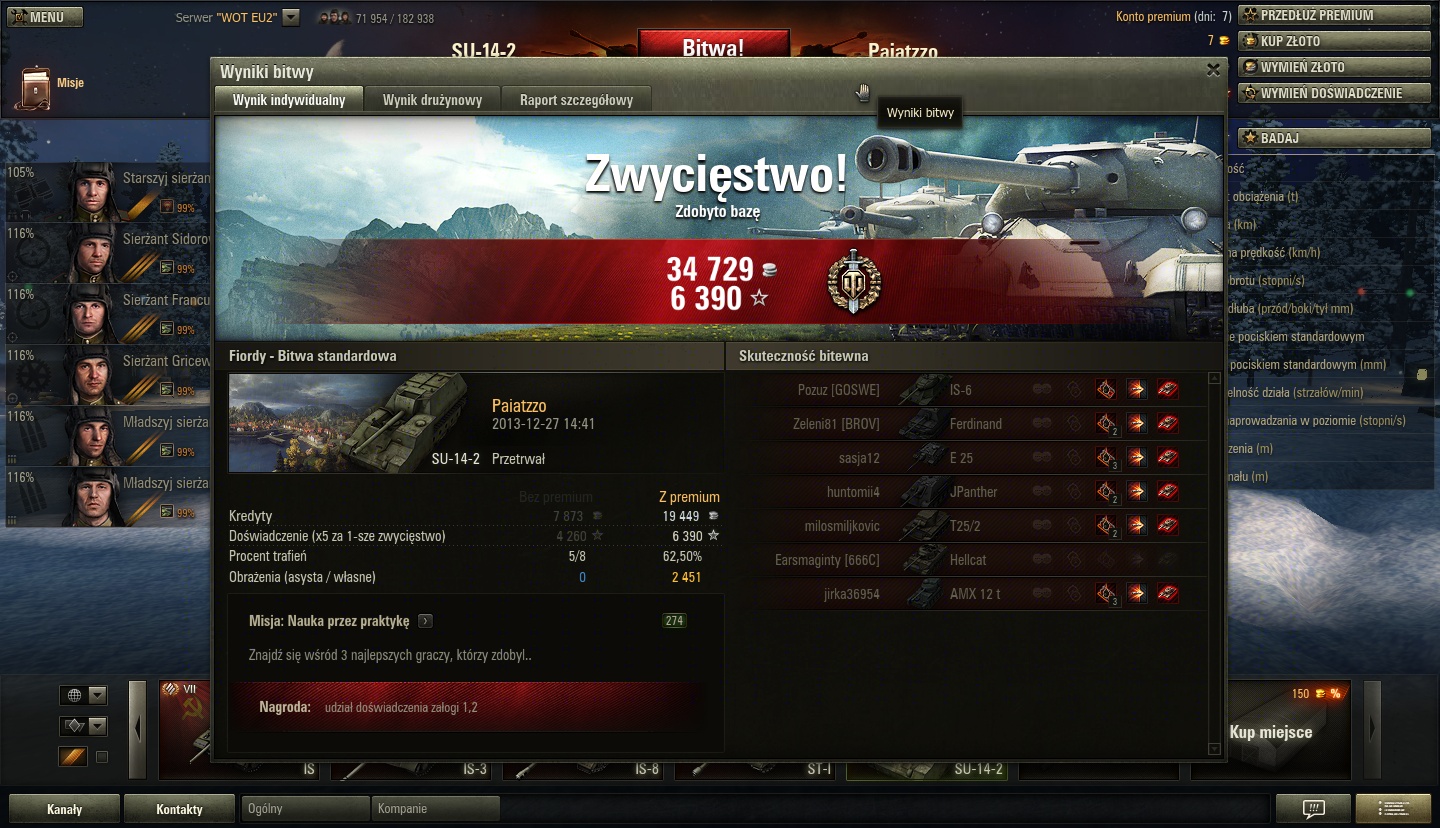Viewport: 1440px width, 828px height.
Task: Open the Badaj research button
Action: (1334, 138)
